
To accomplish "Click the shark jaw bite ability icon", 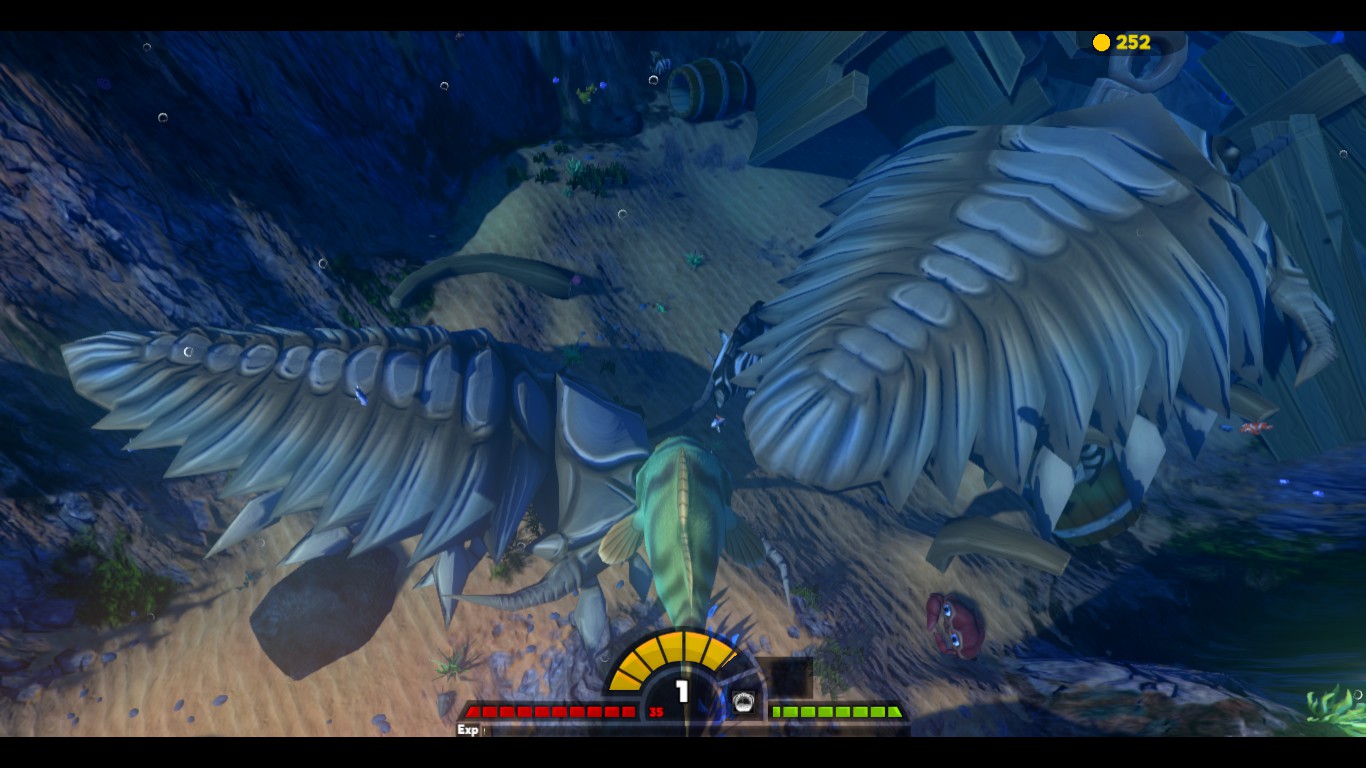I will (743, 701).
